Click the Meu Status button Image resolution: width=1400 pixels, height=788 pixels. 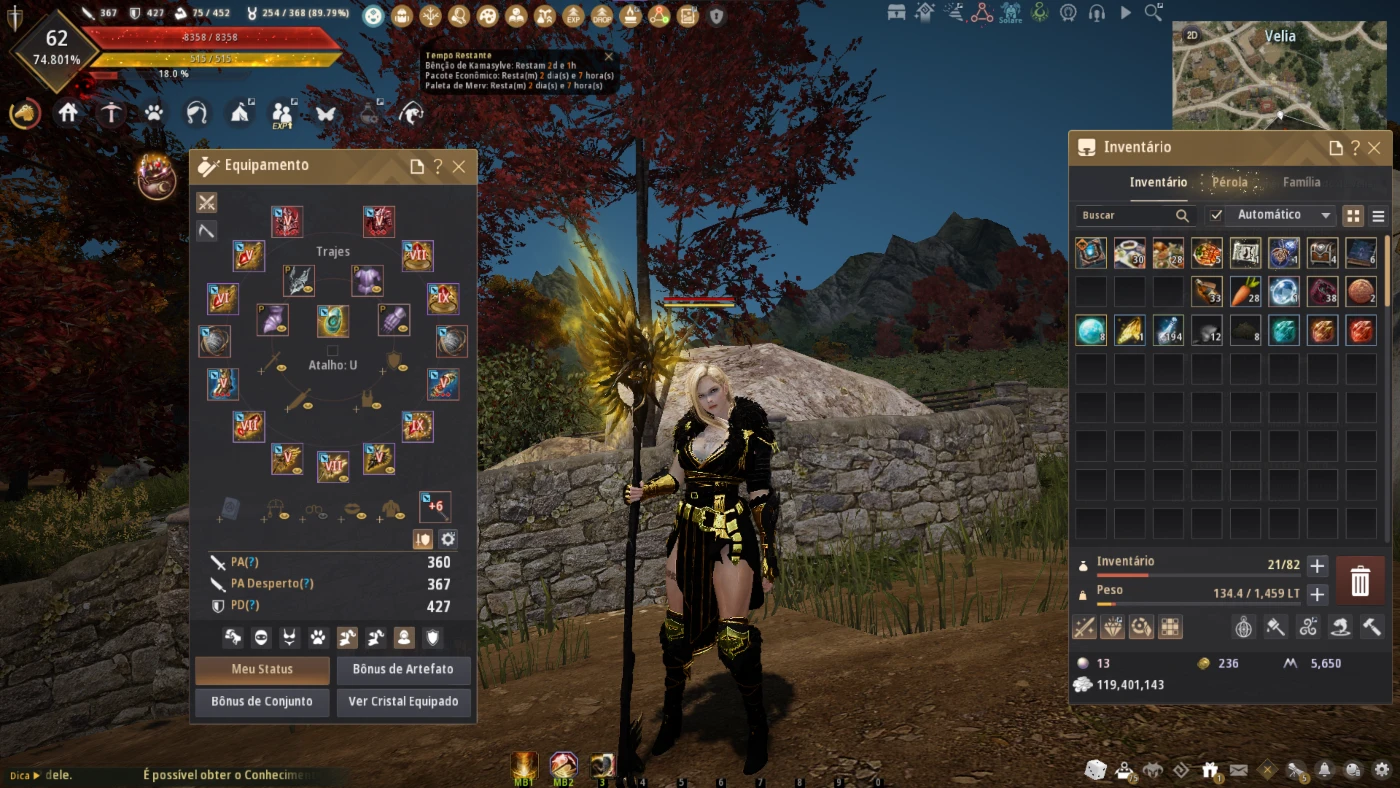coord(262,669)
